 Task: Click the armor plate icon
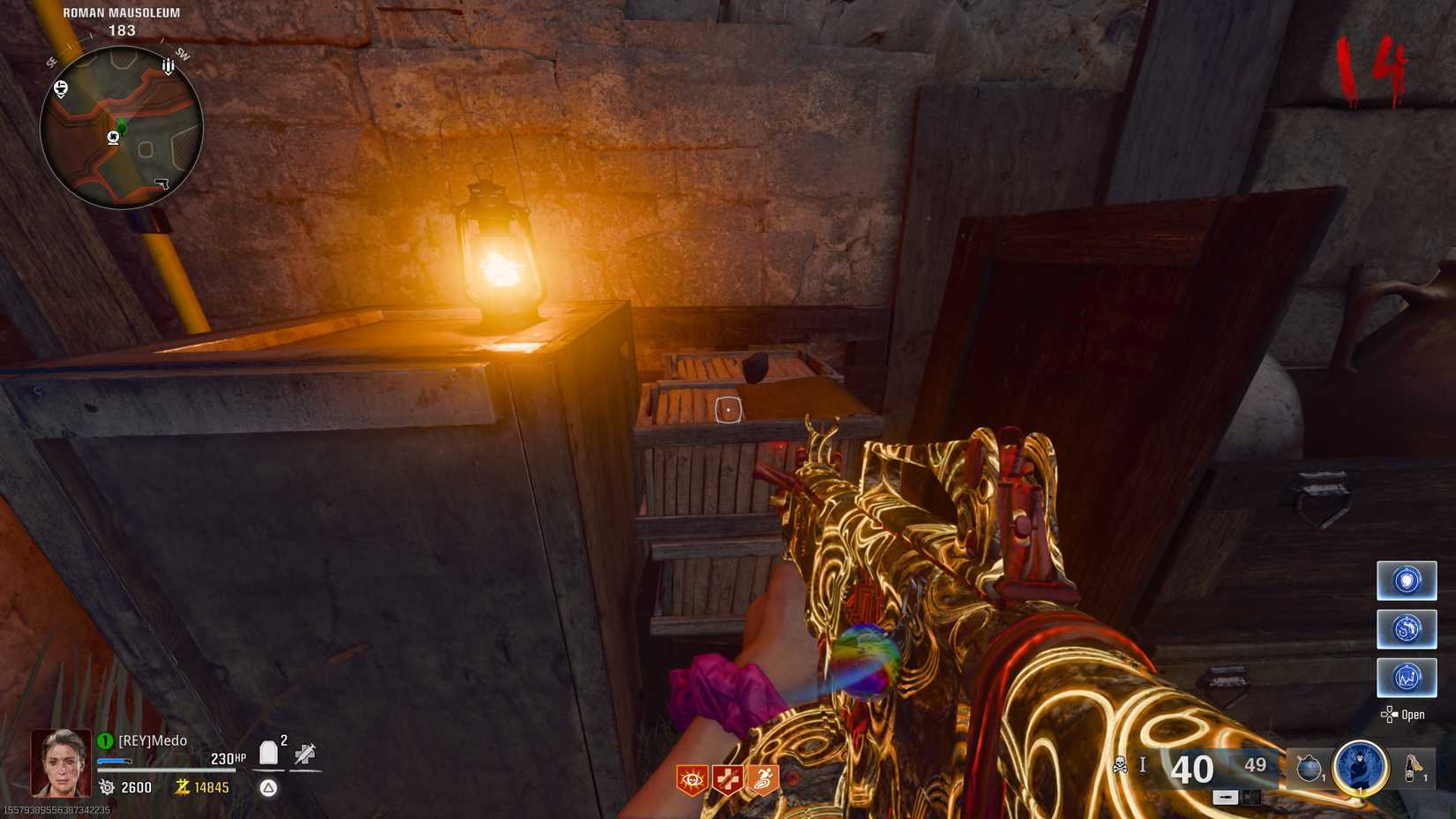269,752
